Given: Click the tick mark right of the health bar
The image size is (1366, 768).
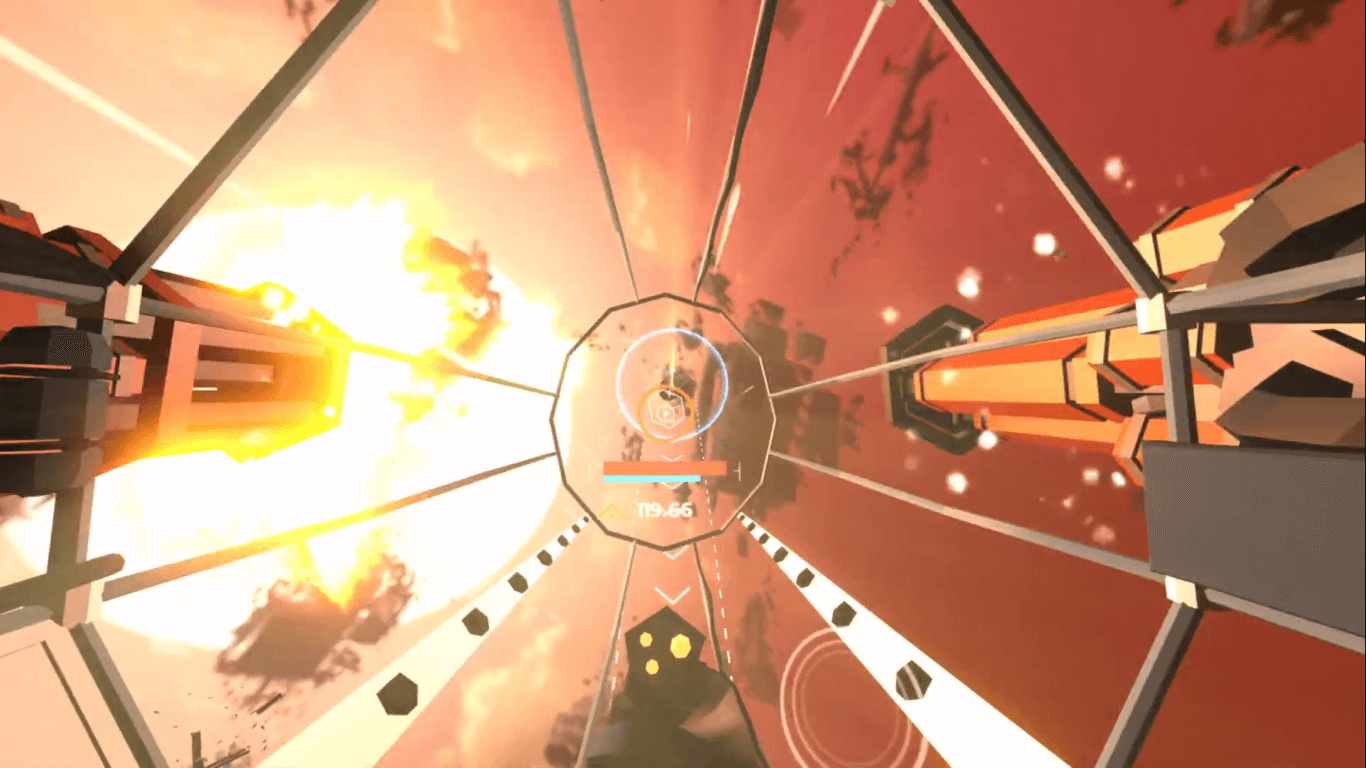Looking at the screenshot, I should coord(737,469).
